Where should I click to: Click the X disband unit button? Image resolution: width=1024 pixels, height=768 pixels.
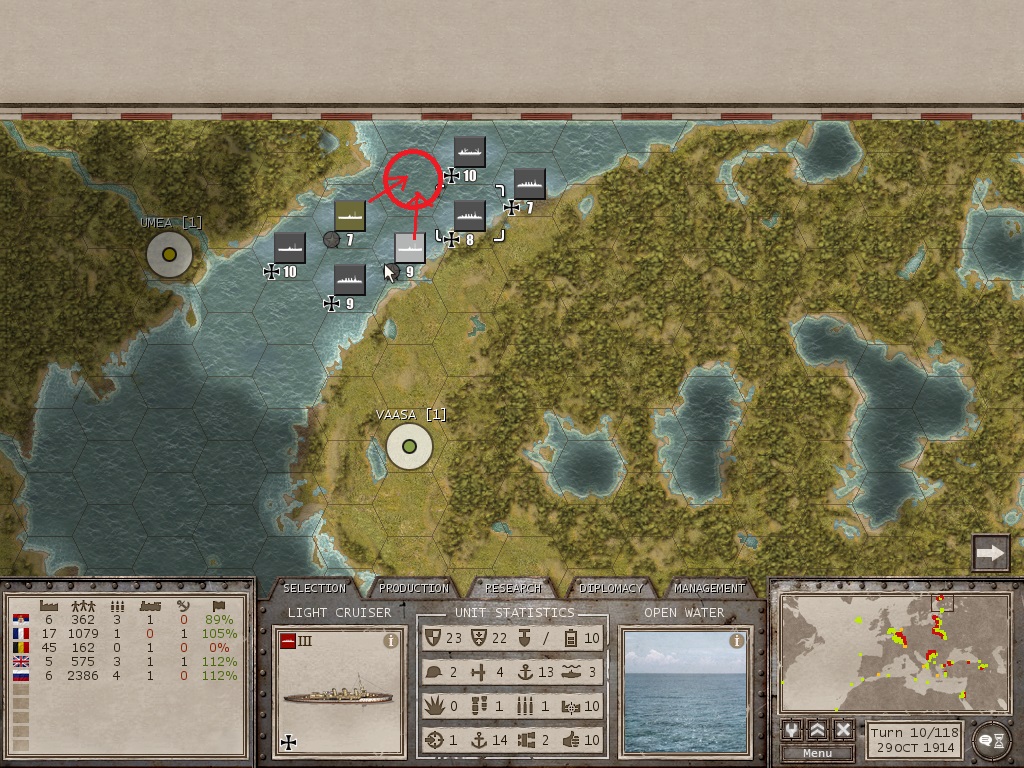pos(843,730)
